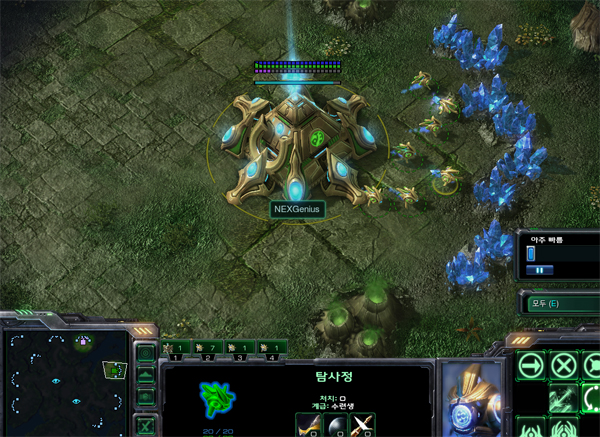The width and height of the screenshot is (600, 437).
Task: Select control group 3
Action: tap(240, 348)
